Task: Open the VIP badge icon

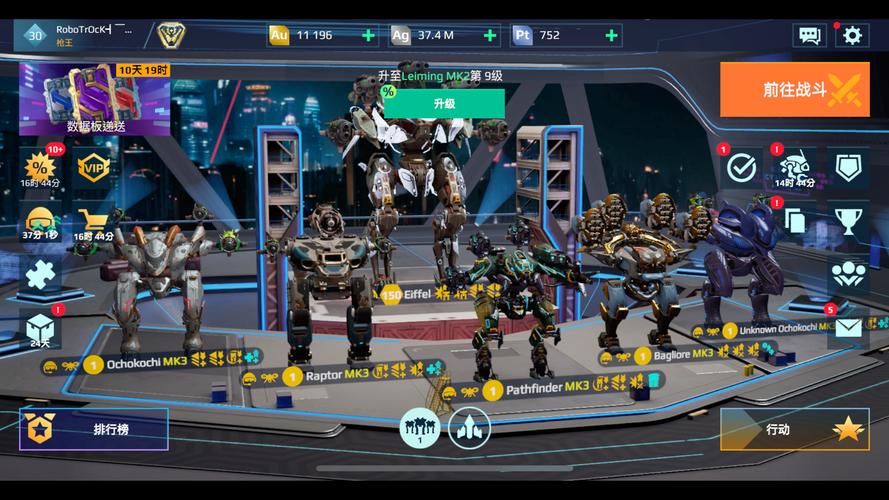Action: (x=94, y=167)
